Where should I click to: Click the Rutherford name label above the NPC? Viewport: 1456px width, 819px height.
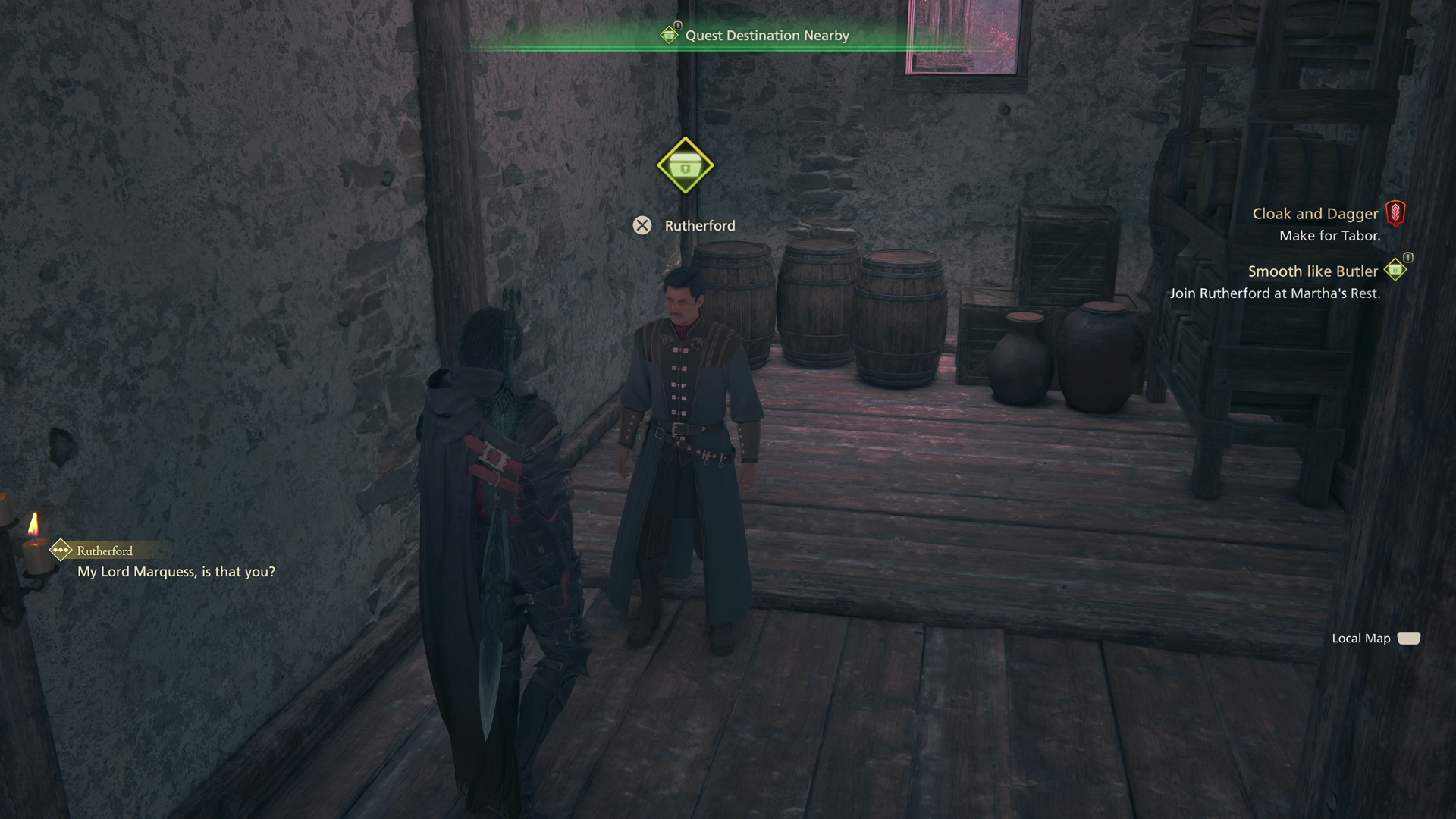pyautogui.click(x=700, y=225)
